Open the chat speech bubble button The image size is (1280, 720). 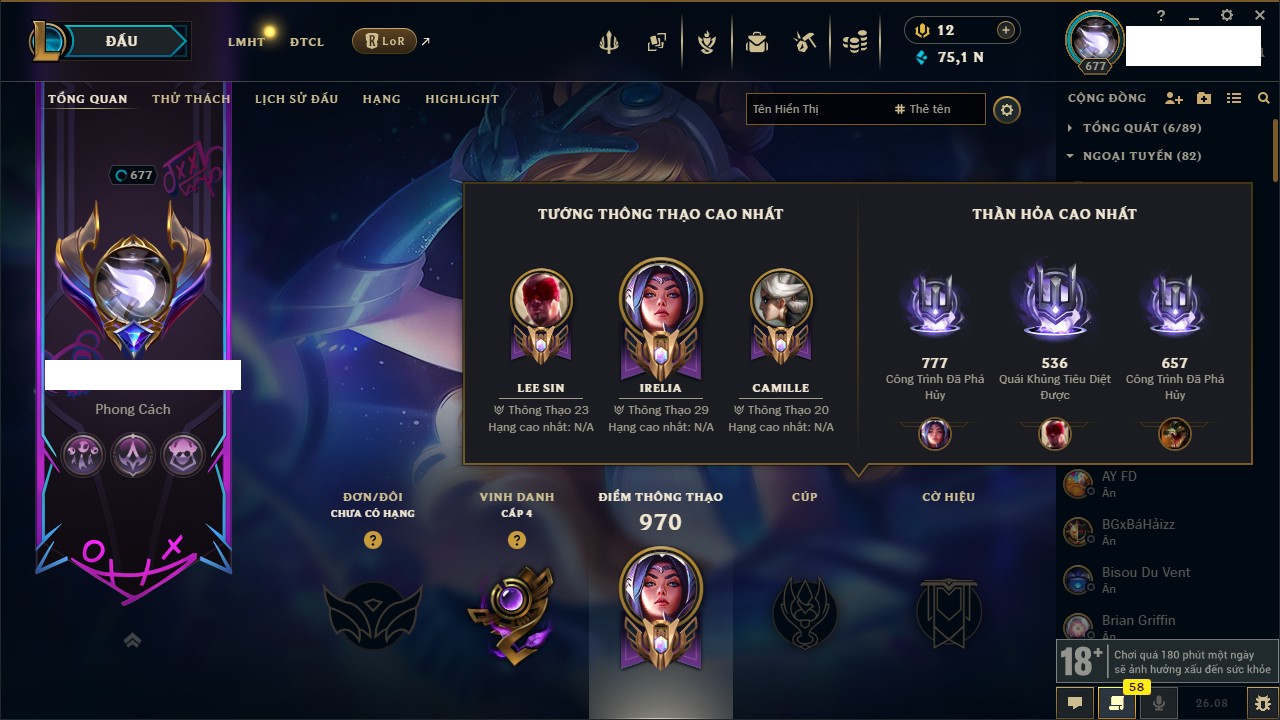(x=1075, y=703)
